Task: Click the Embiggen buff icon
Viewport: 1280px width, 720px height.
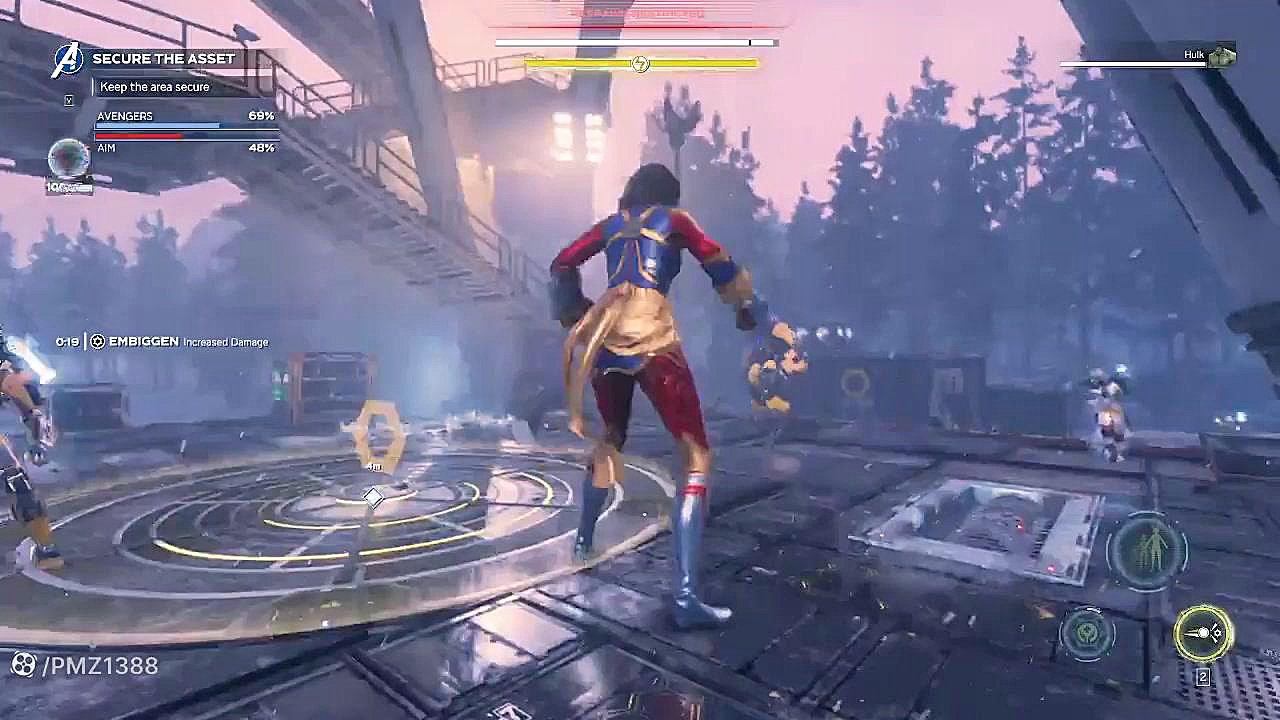Action: 98,342
